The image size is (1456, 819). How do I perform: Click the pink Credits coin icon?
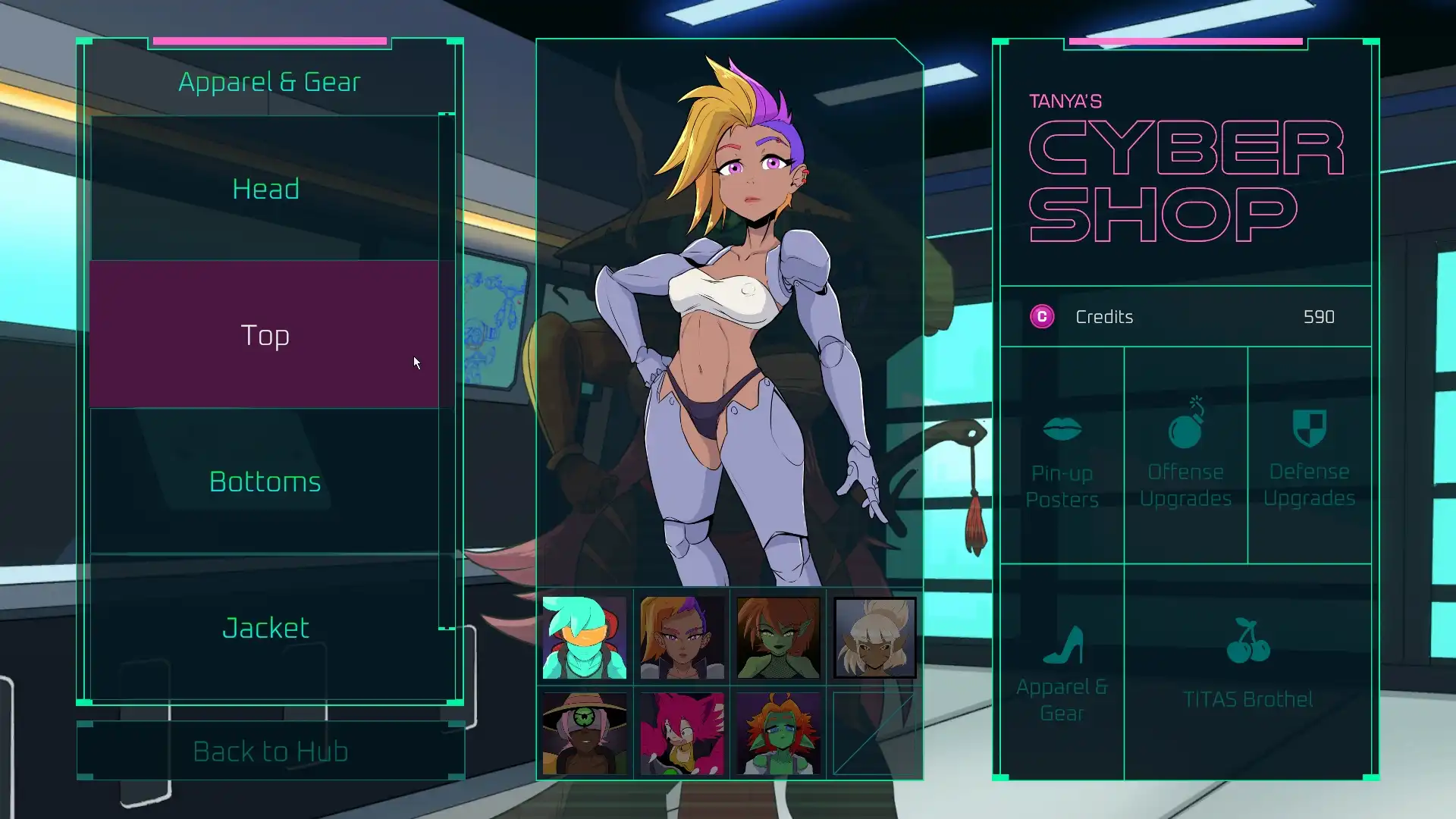[x=1042, y=317]
